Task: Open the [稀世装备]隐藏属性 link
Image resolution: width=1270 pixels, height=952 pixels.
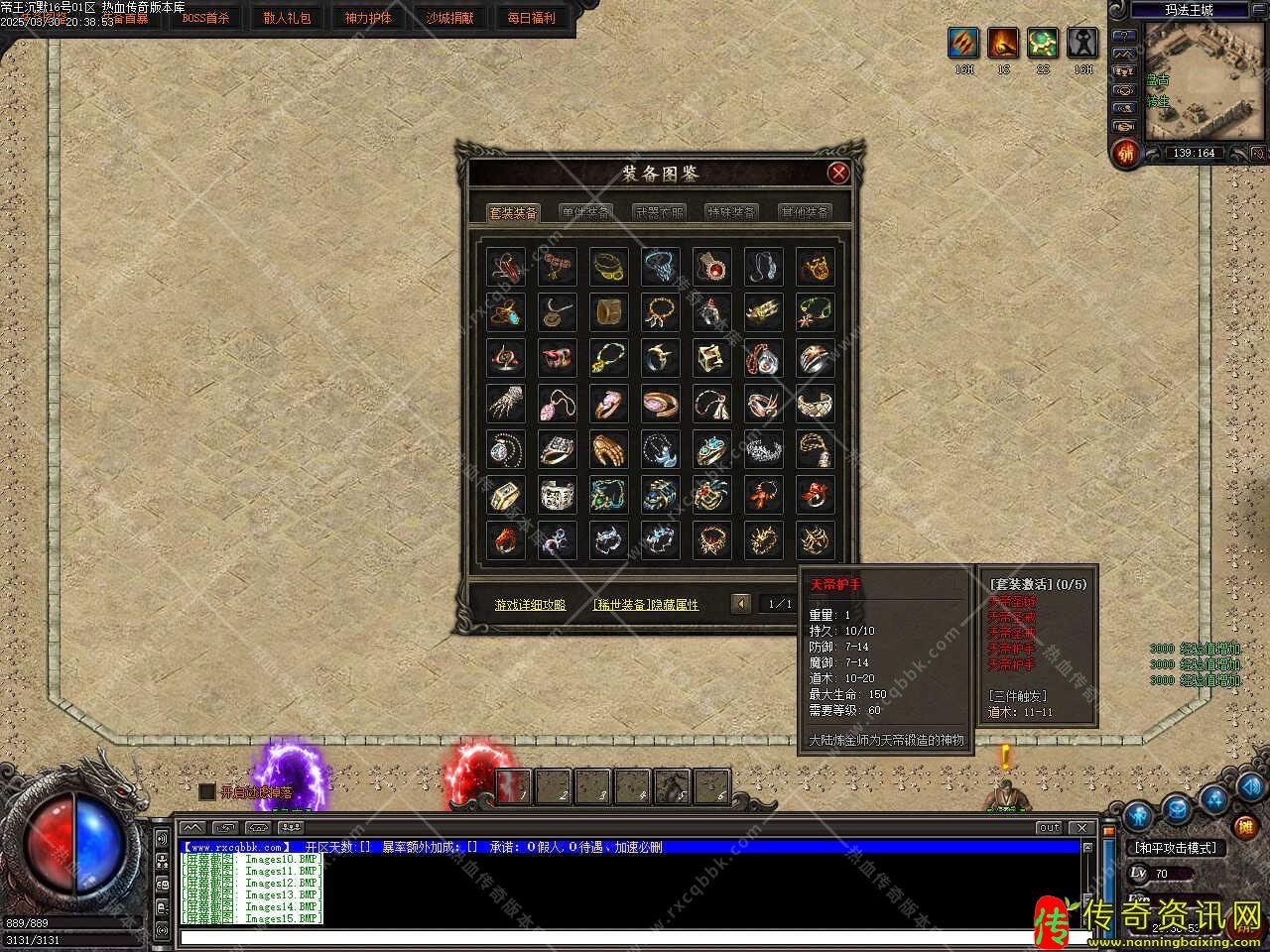Action: pos(646,604)
